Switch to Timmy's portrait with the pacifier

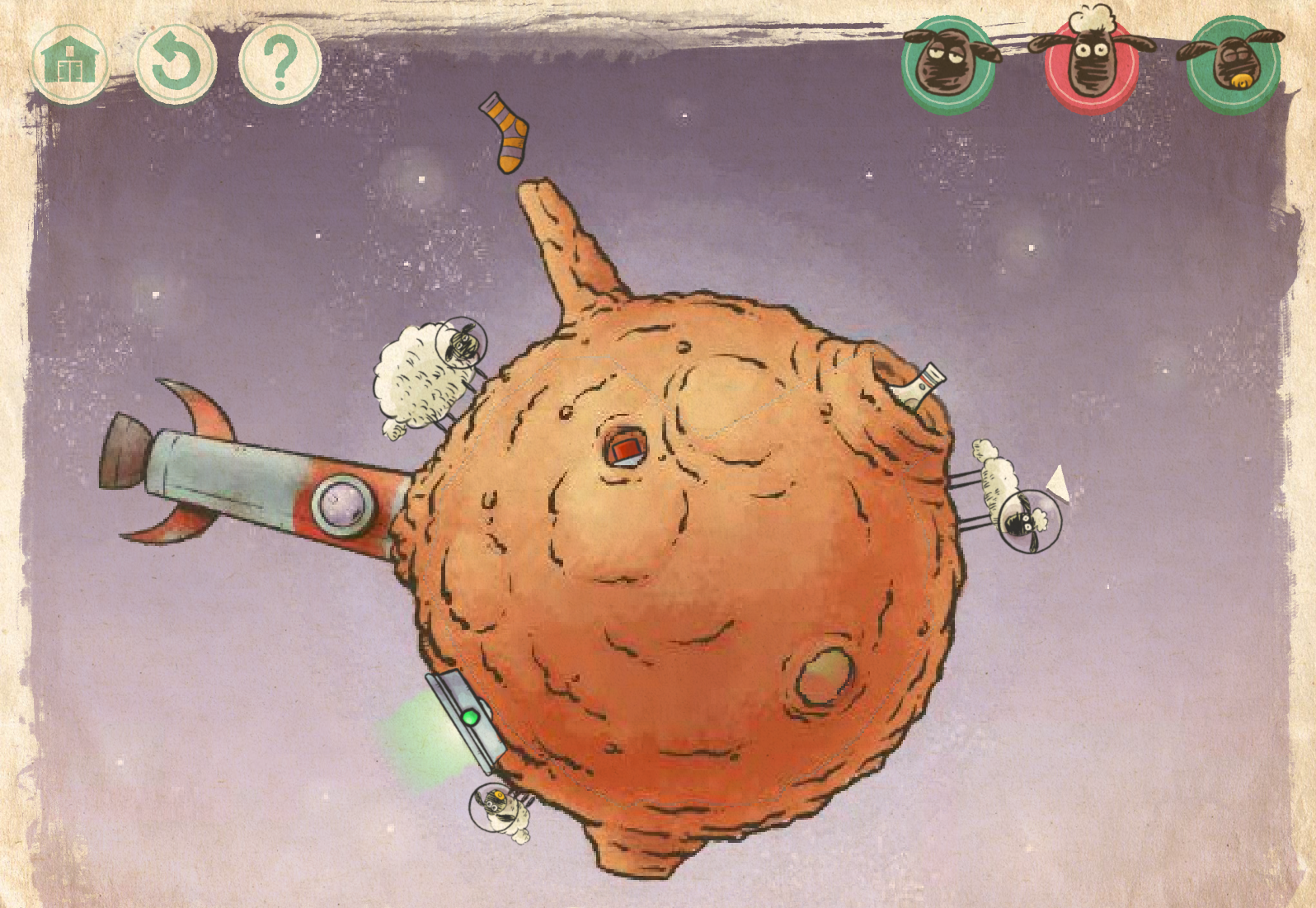coord(1233,64)
